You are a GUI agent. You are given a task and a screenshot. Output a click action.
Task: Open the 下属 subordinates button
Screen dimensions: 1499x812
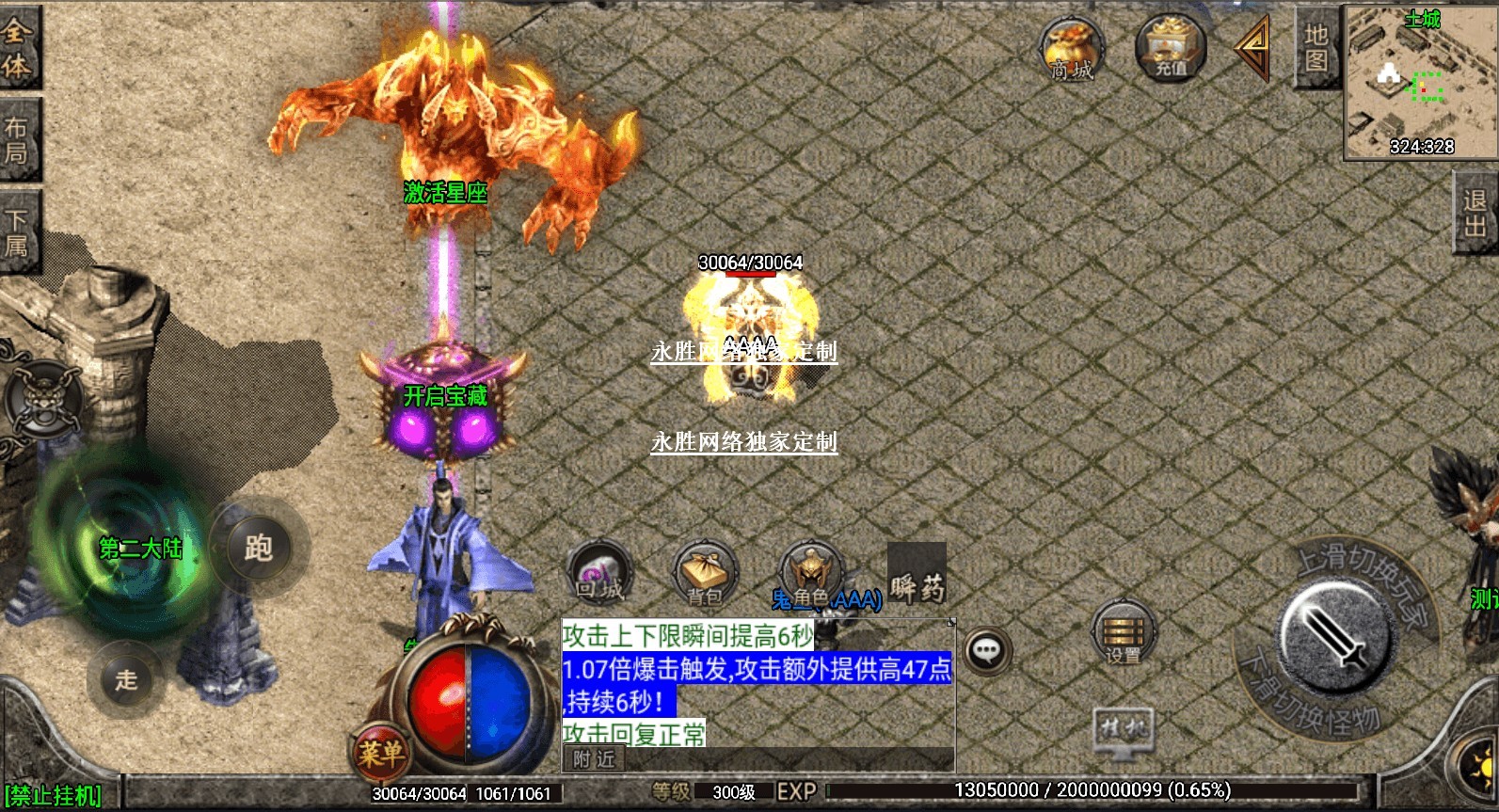(x=17, y=232)
